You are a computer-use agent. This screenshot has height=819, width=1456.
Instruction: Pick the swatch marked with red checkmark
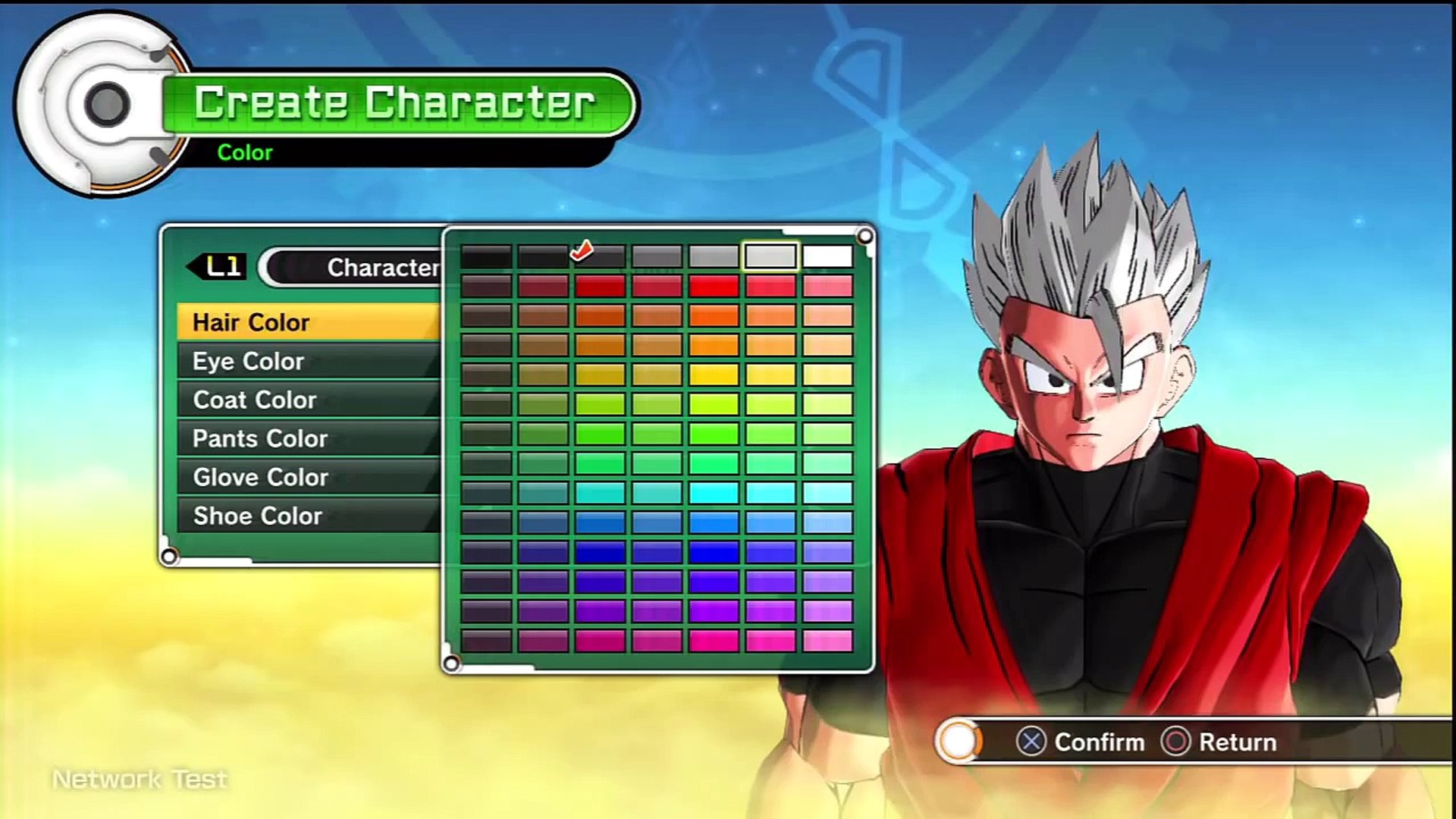click(600, 257)
